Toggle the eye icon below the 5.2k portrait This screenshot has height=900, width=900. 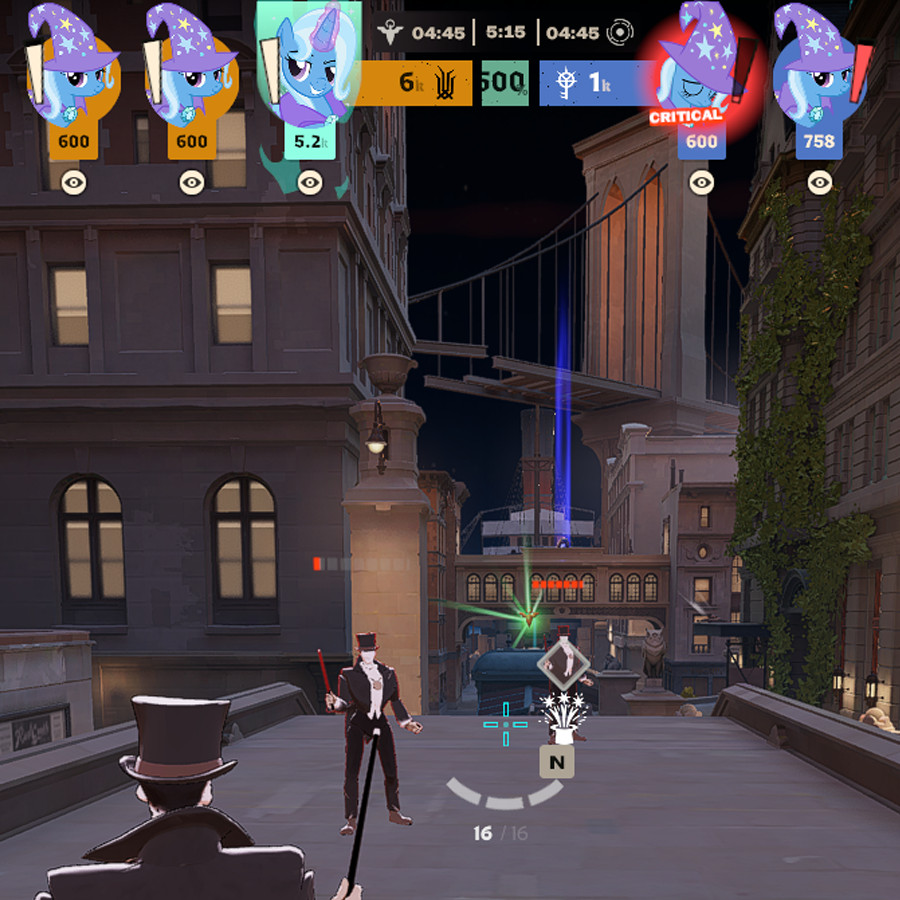(x=310, y=182)
